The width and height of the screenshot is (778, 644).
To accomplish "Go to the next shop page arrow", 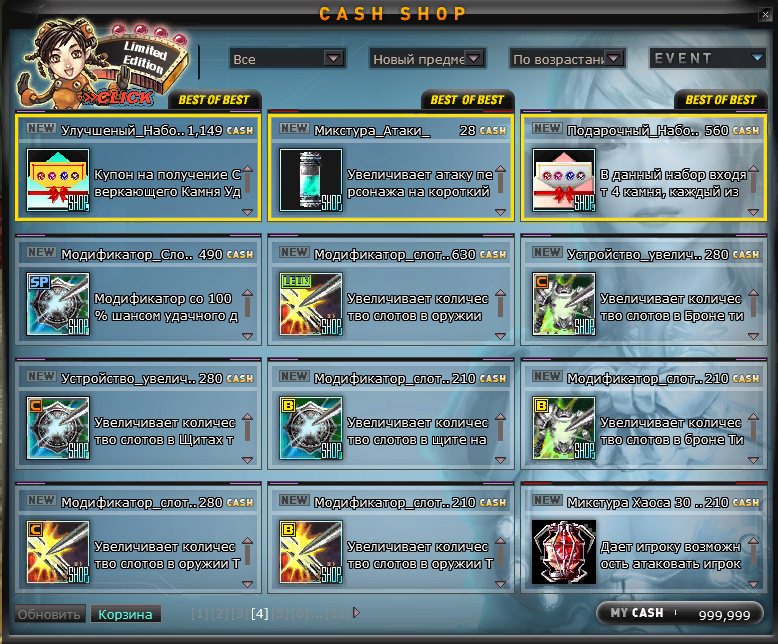I will [x=357, y=613].
